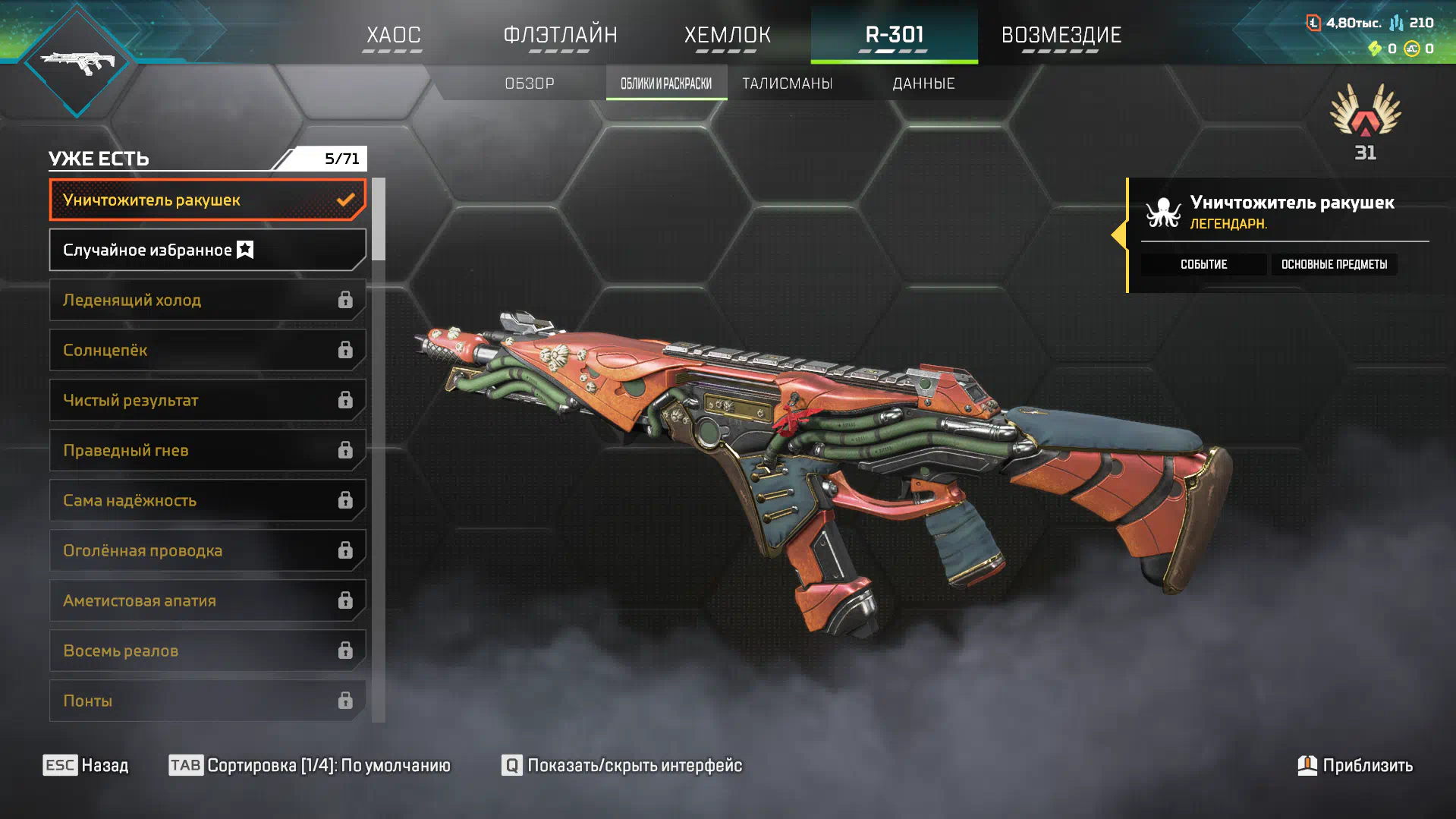Click the Сама надёжность skin entry
1456x819 pixels.
[x=207, y=501]
